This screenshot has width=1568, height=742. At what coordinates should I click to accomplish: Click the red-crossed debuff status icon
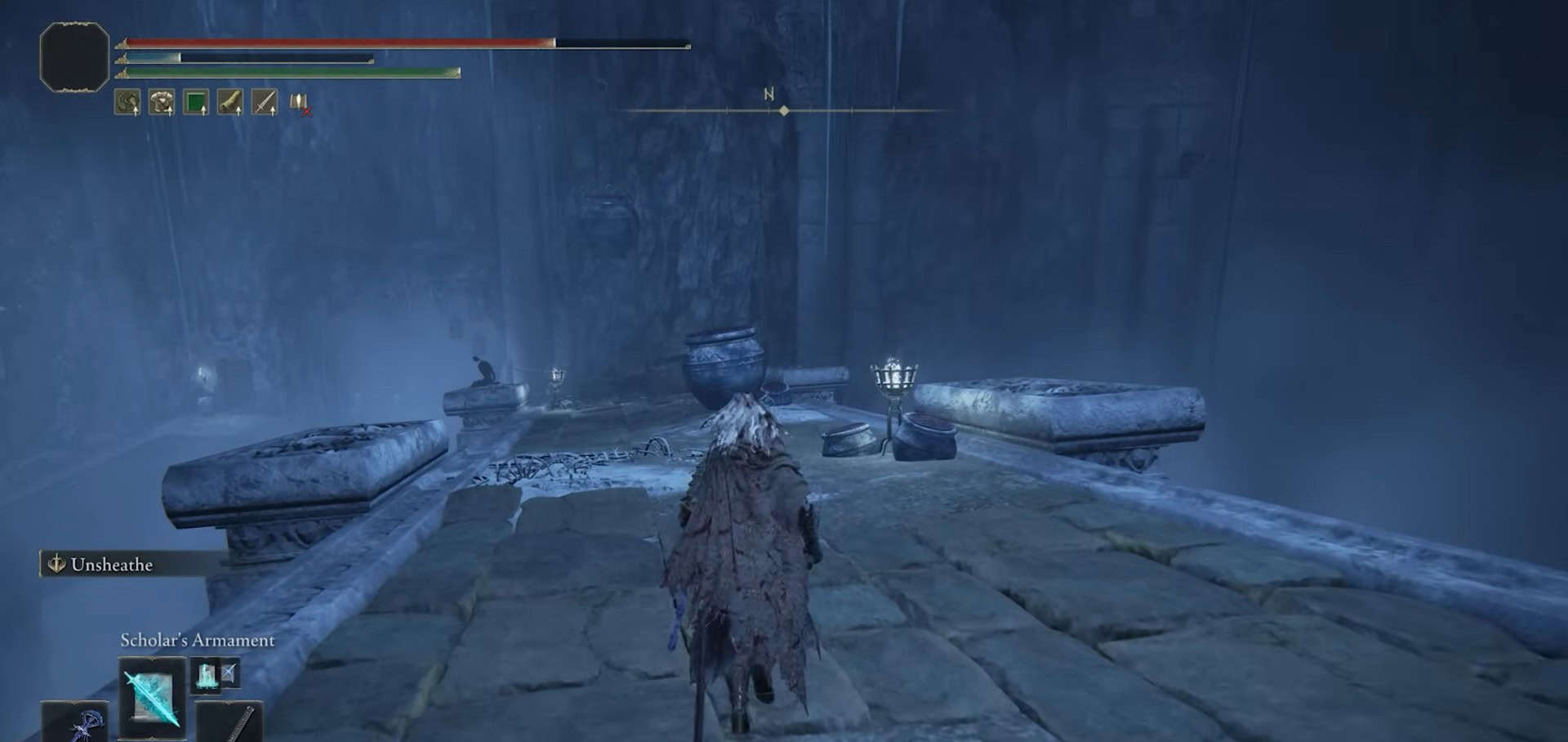300,104
